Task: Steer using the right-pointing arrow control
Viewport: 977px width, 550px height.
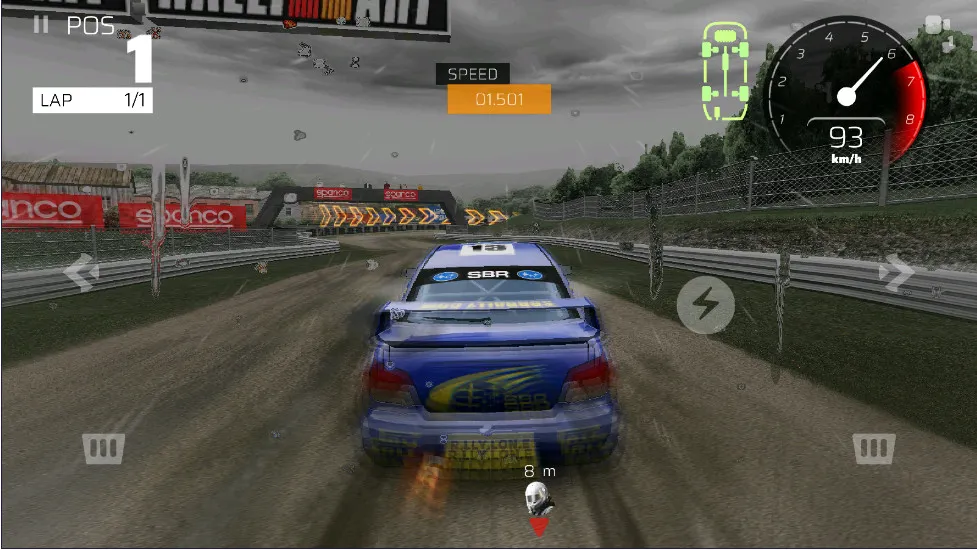Action: (x=896, y=270)
